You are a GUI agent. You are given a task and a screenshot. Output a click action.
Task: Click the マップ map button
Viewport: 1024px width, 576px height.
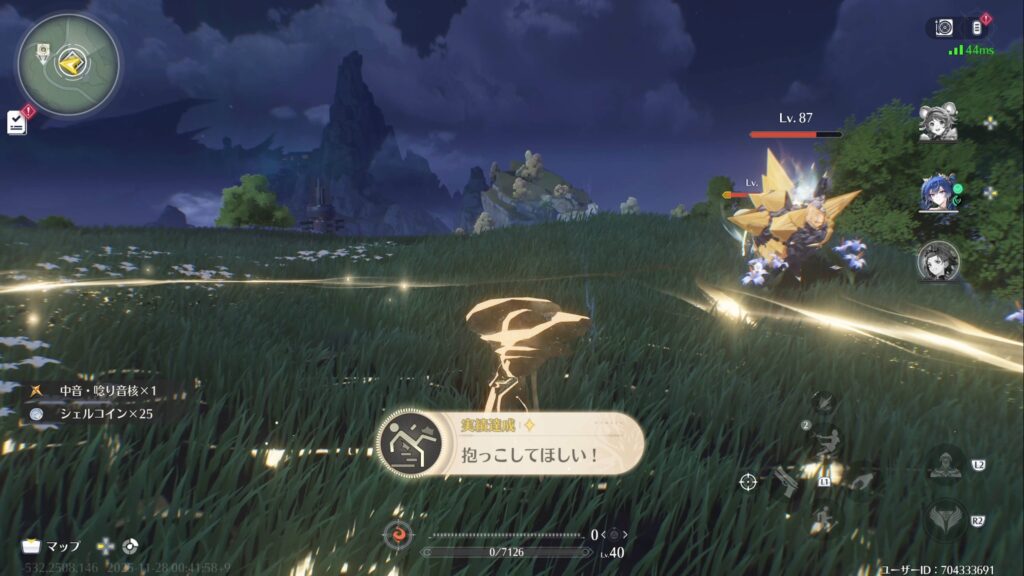pos(51,546)
